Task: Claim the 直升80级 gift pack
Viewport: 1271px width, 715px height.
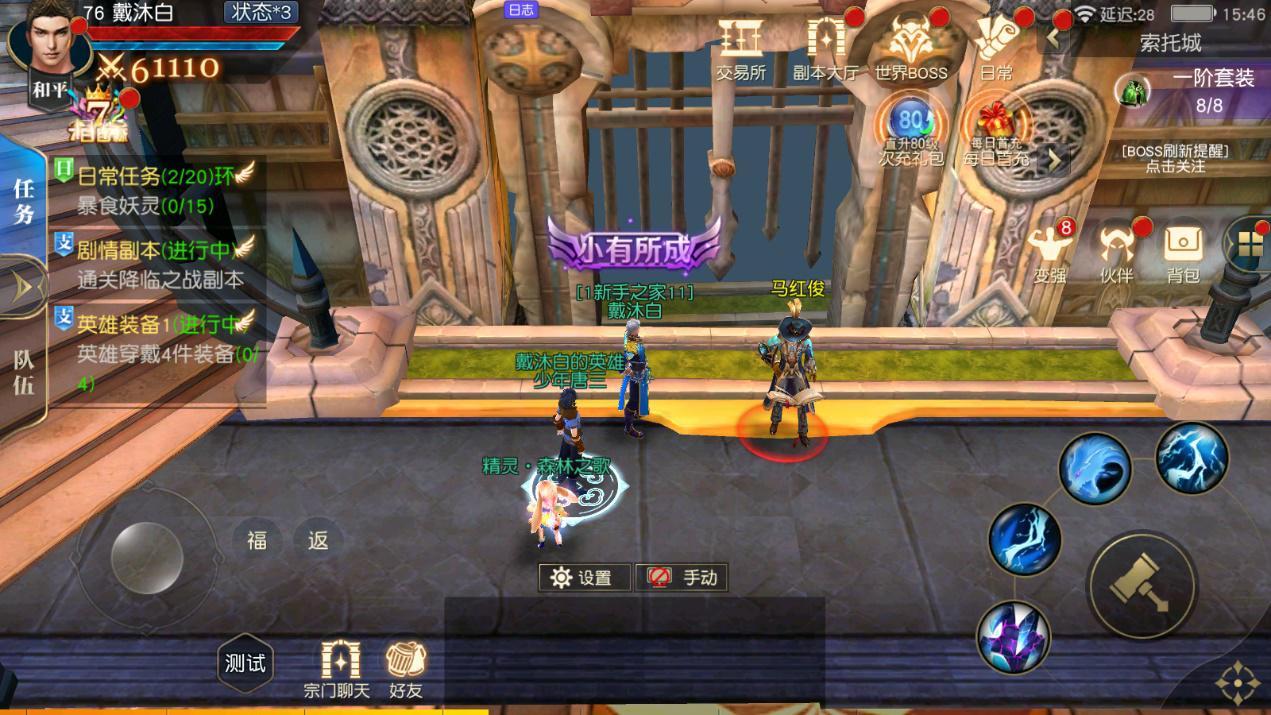Action: [910, 130]
